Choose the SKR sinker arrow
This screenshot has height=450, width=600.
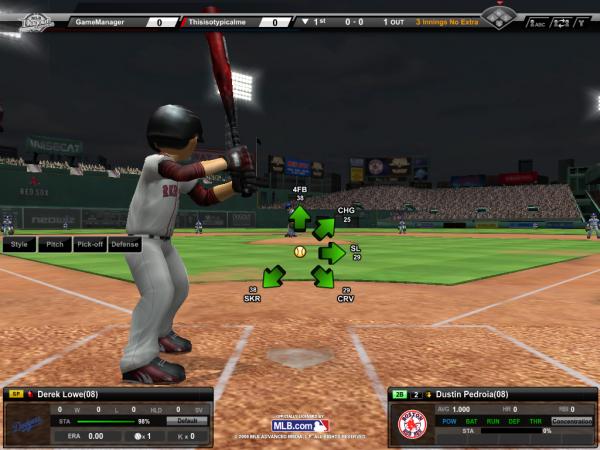274,276
